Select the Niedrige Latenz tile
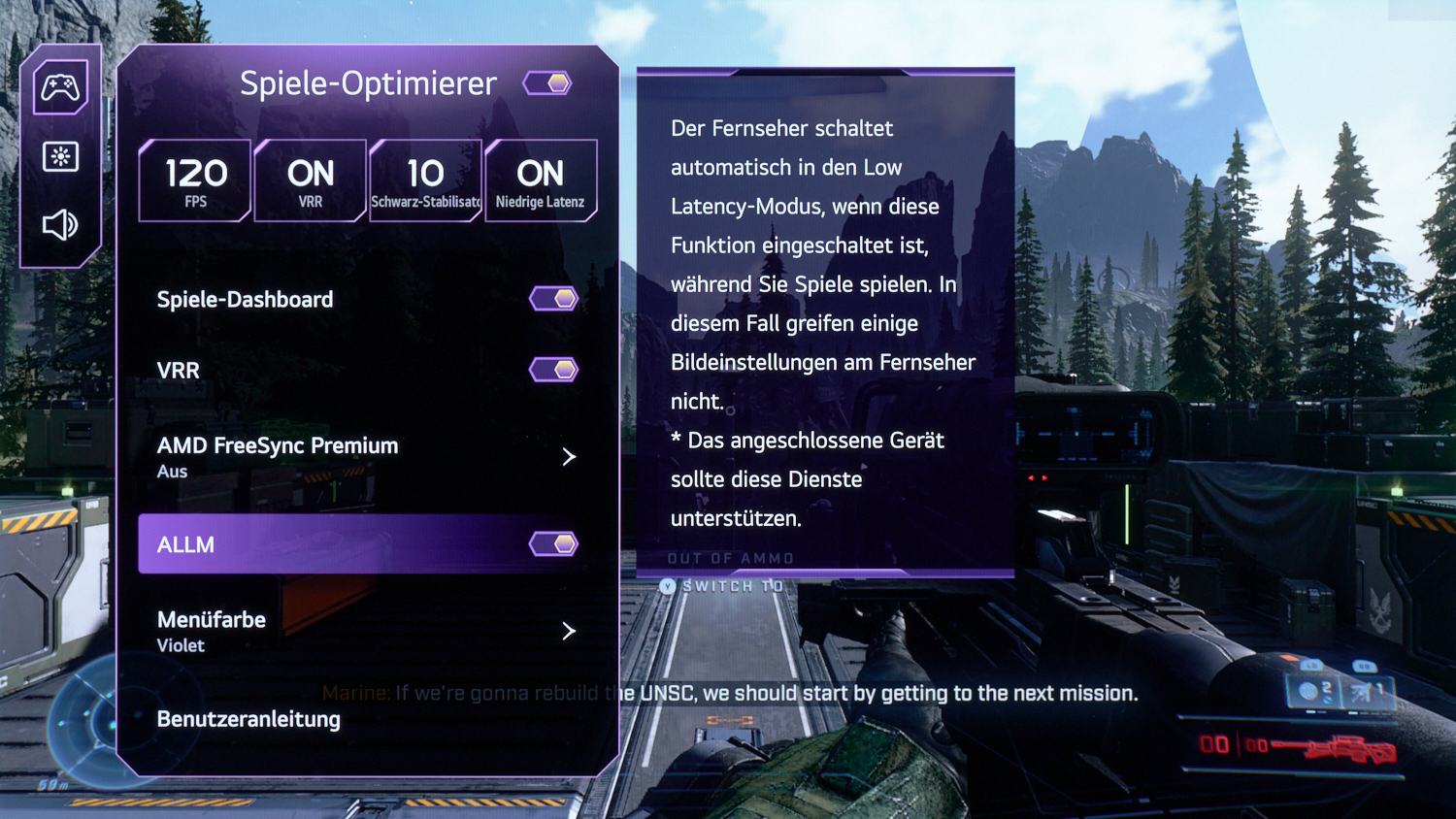The image size is (1456, 819). [x=541, y=181]
